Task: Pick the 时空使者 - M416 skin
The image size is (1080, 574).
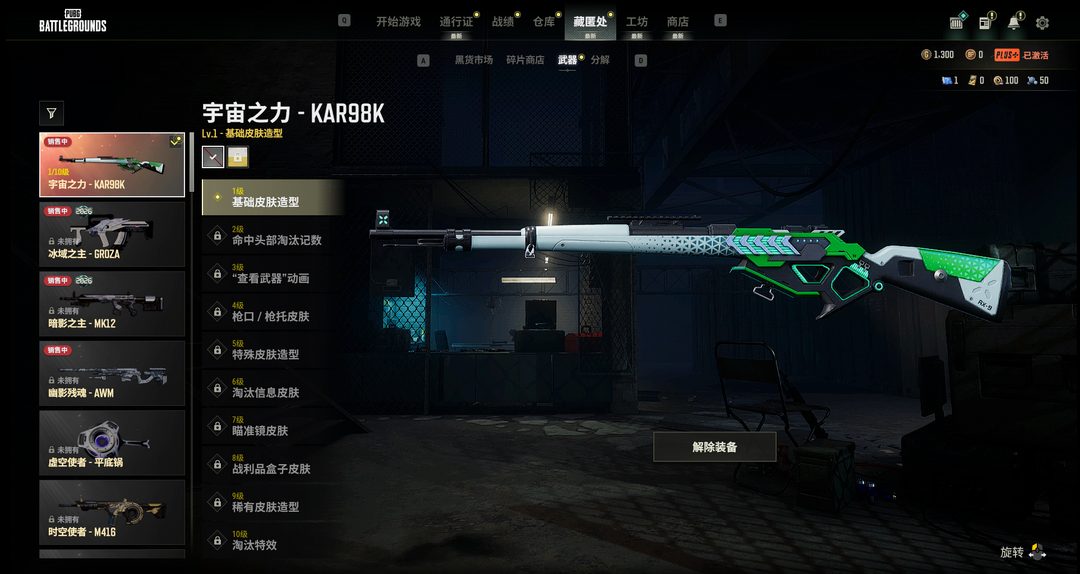Action: 112,512
